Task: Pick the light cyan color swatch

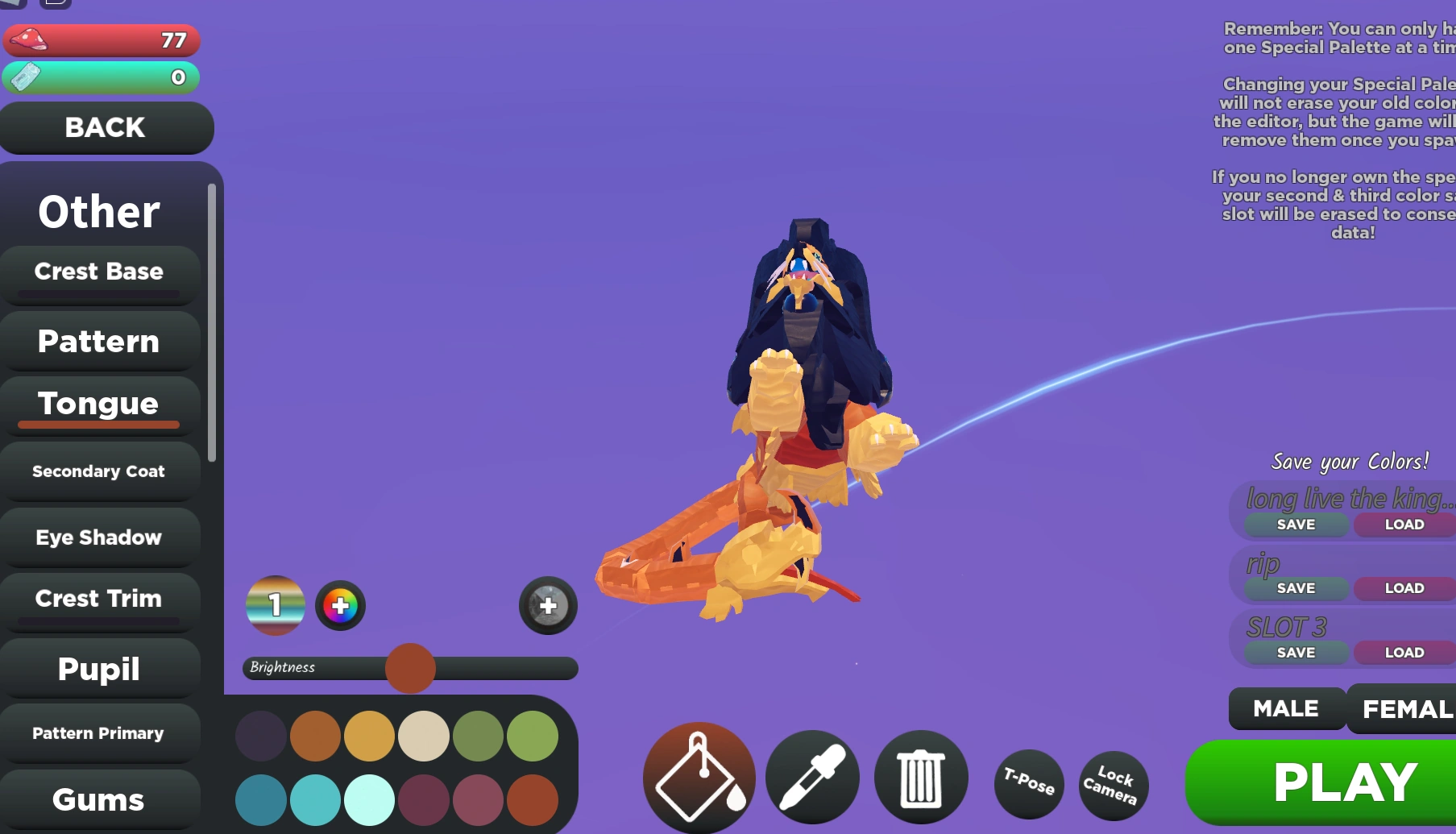Action: [x=369, y=799]
